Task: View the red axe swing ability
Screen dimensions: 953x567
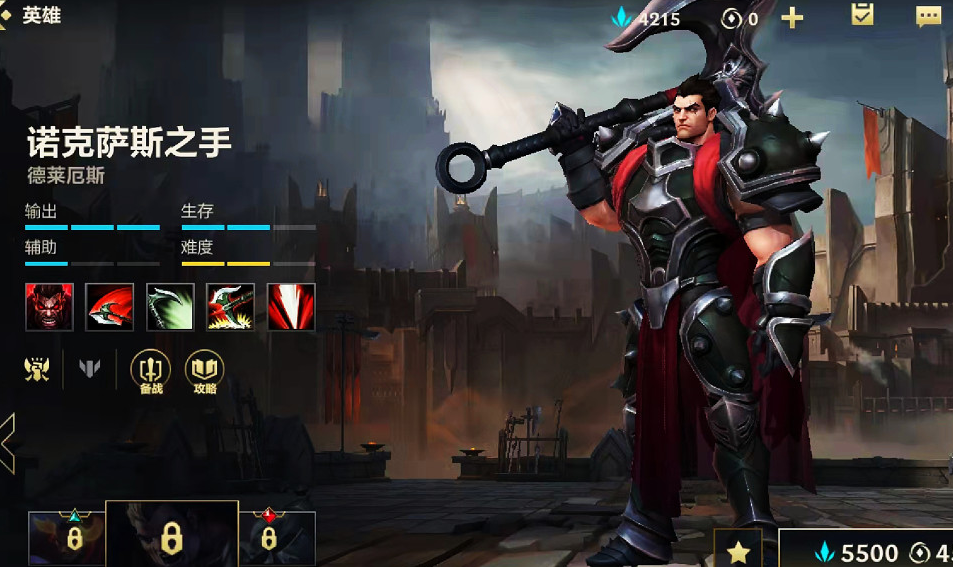Action: coord(110,307)
